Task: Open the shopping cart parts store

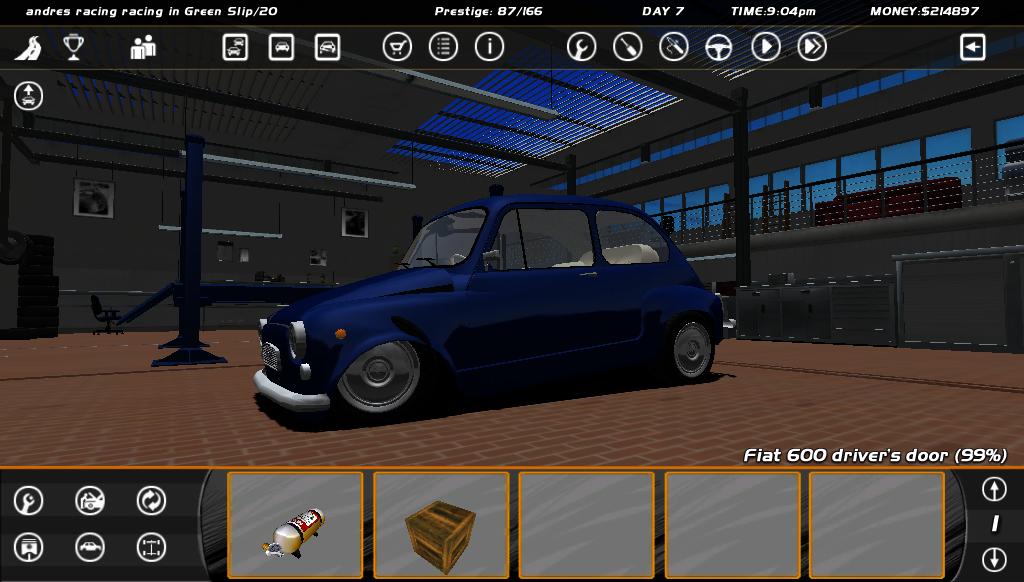Action: coord(397,47)
